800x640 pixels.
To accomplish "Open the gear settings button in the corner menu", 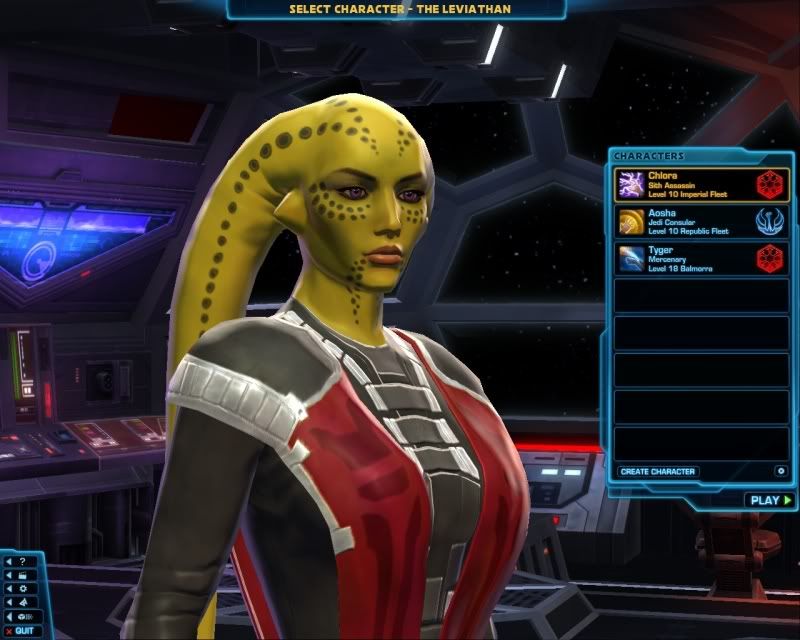I will (21, 589).
